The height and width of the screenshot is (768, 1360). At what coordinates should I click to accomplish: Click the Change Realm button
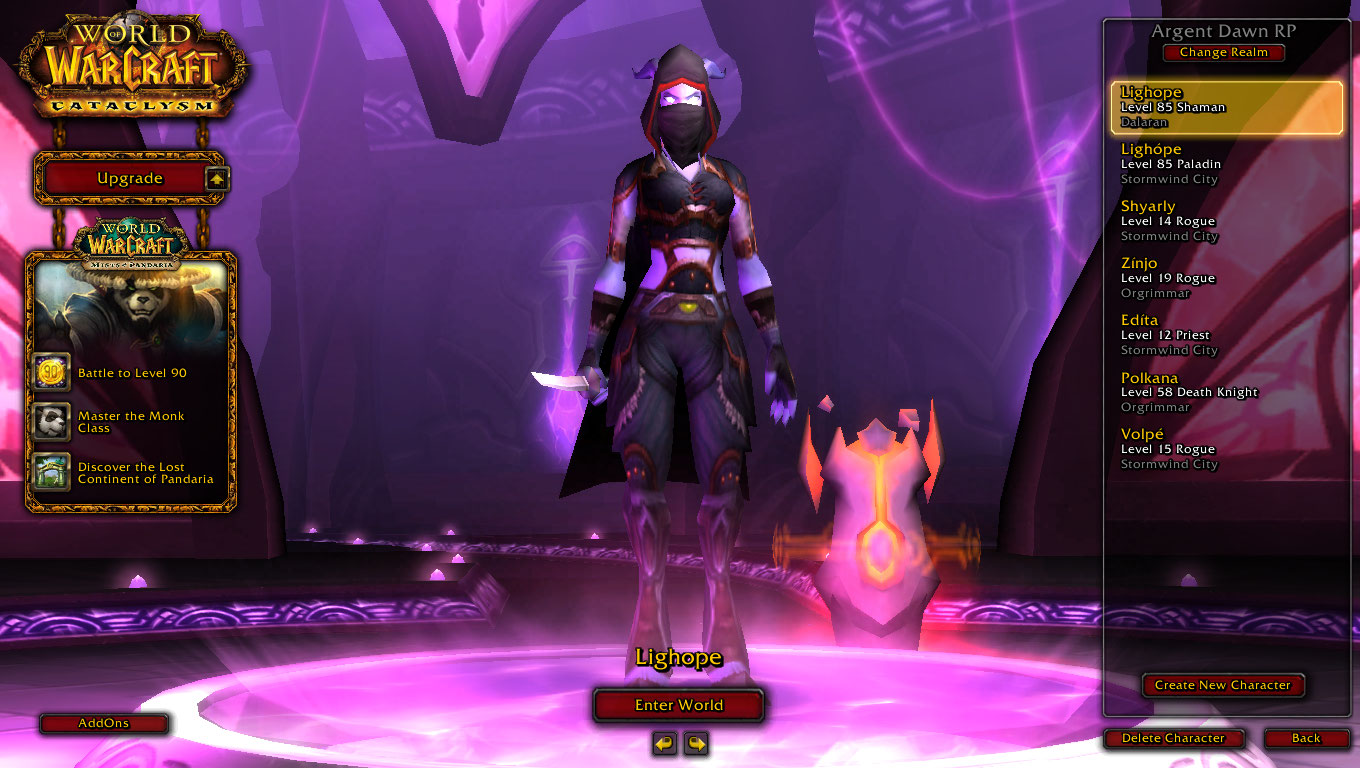1223,53
